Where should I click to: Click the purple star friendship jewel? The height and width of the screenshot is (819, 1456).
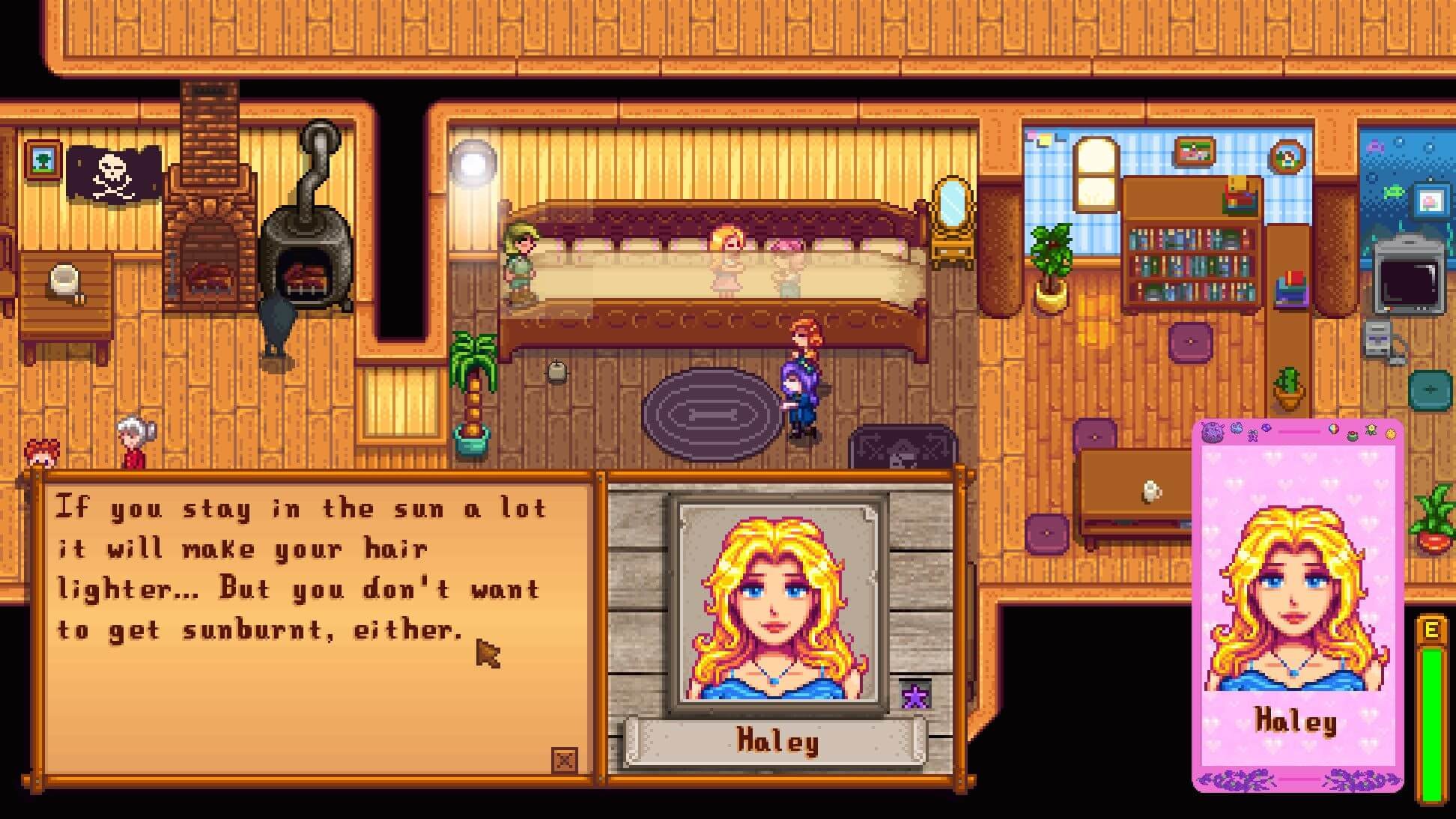click(914, 697)
